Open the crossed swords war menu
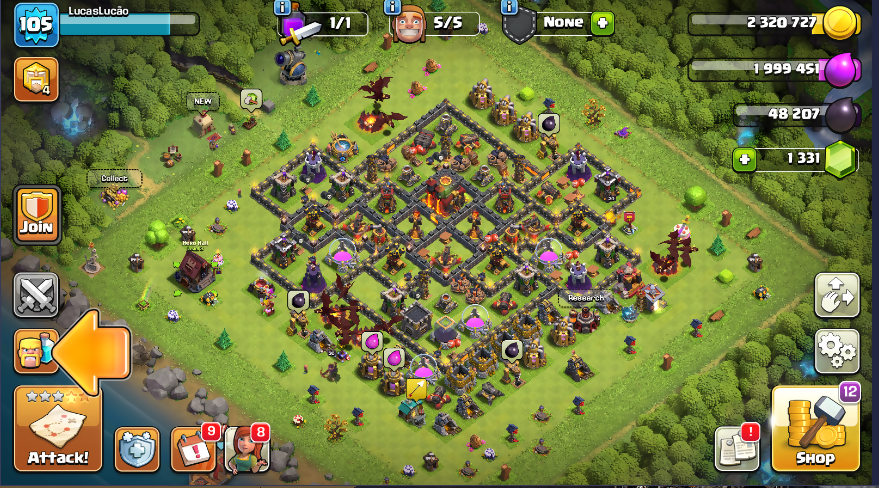This screenshot has height=488, width=879. tap(36, 295)
